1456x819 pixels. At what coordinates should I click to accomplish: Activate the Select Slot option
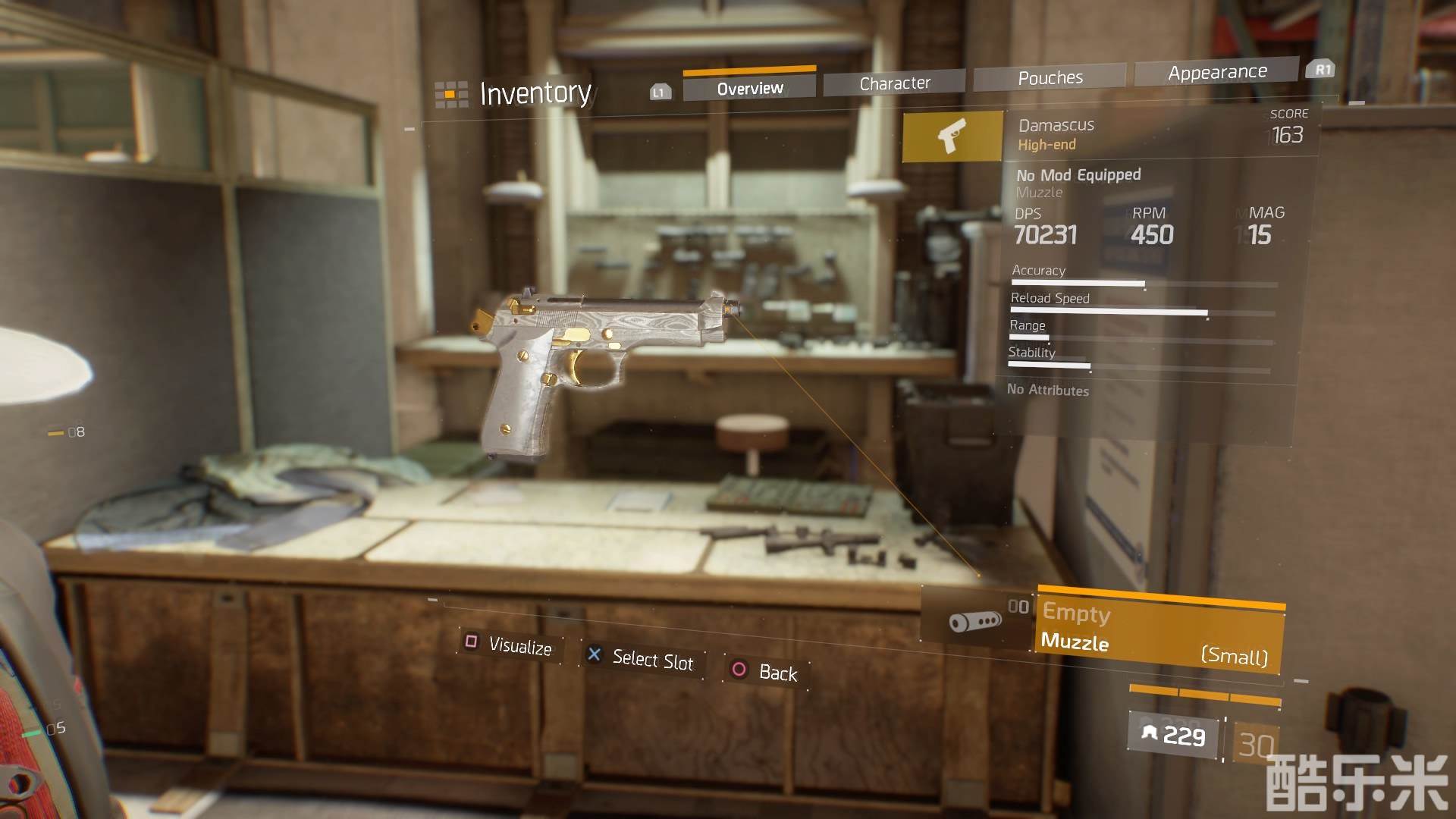pyautogui.click(x=642, y=658)
